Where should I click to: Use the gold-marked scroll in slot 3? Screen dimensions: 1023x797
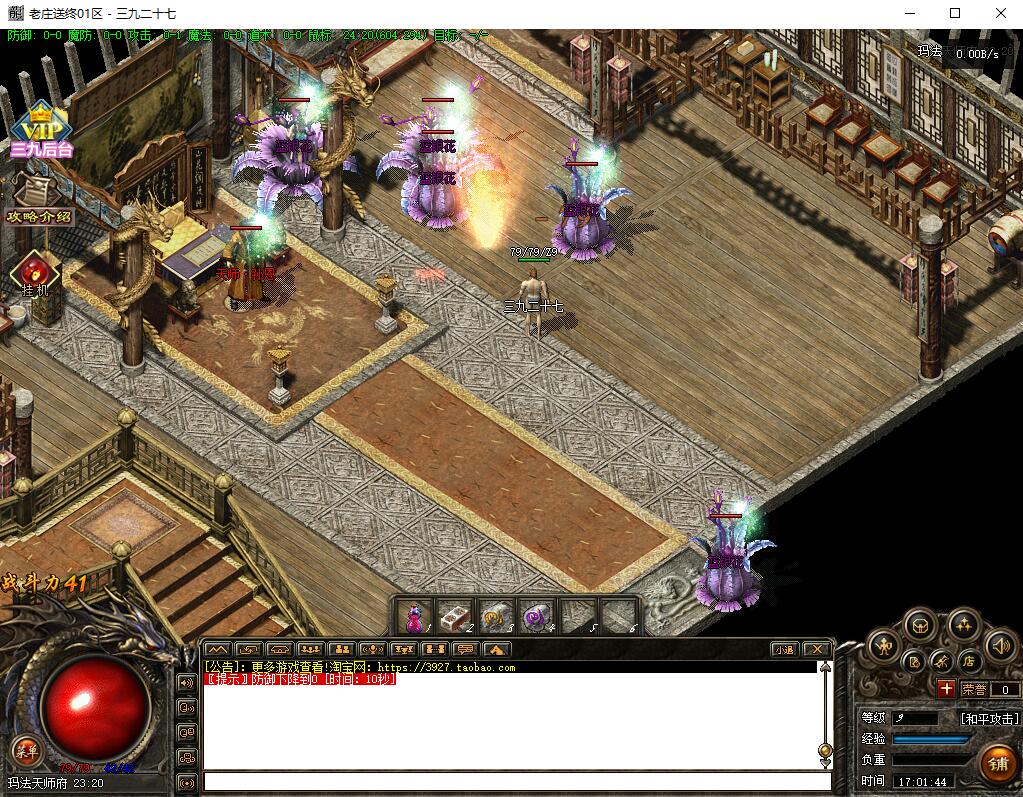496,617
